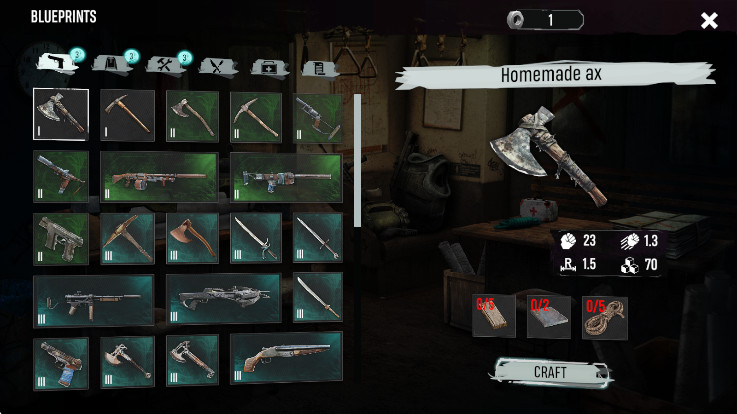Pick the copper-headed hatchet blueprint
Image resolution: width=737 pixels, height=414 pixels.
pyautogui.click(x=192, y=238)
